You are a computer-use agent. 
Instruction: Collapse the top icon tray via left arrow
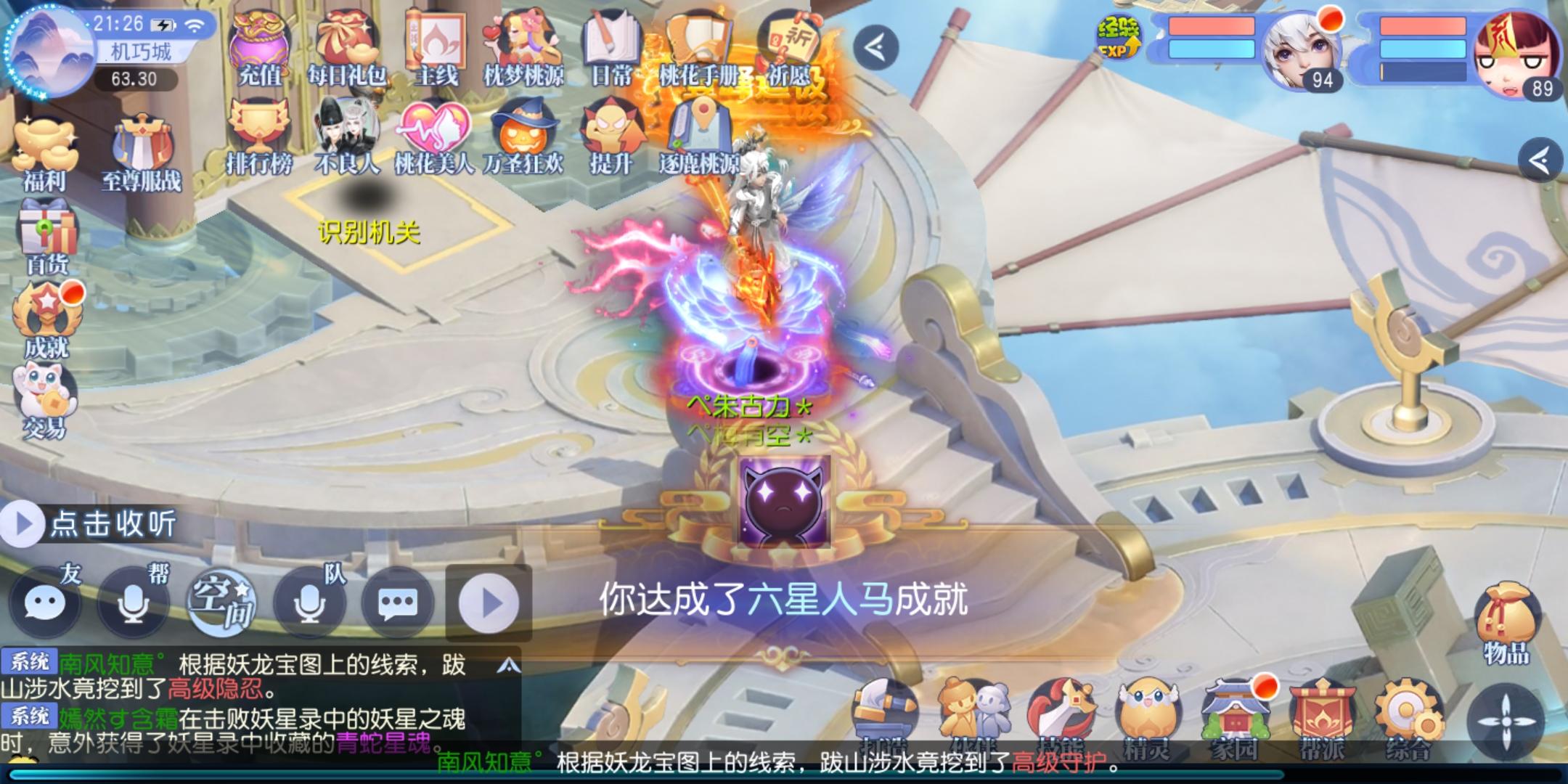(x=878, y=47)
